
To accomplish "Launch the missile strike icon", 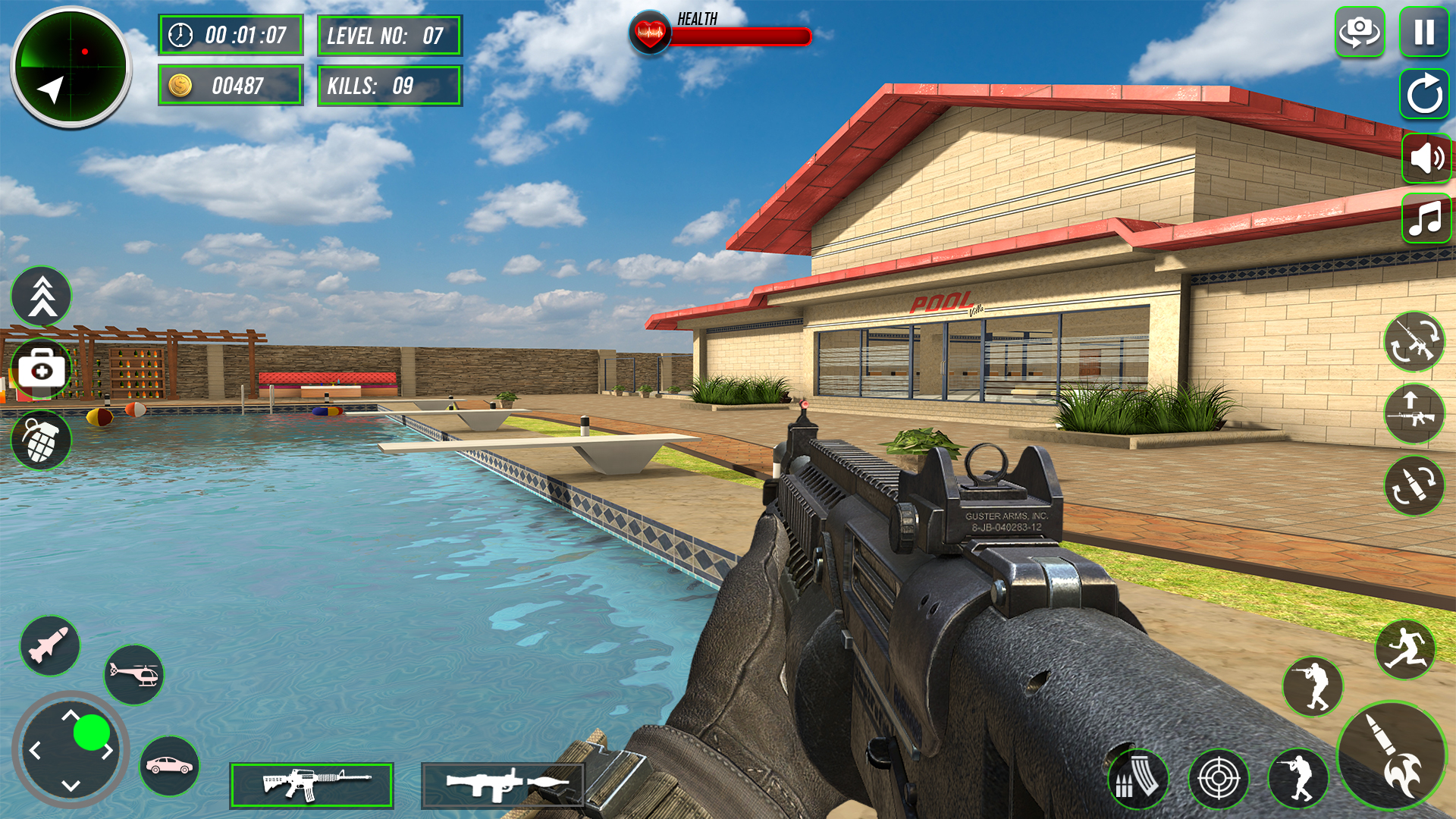I will click(49, 645).
